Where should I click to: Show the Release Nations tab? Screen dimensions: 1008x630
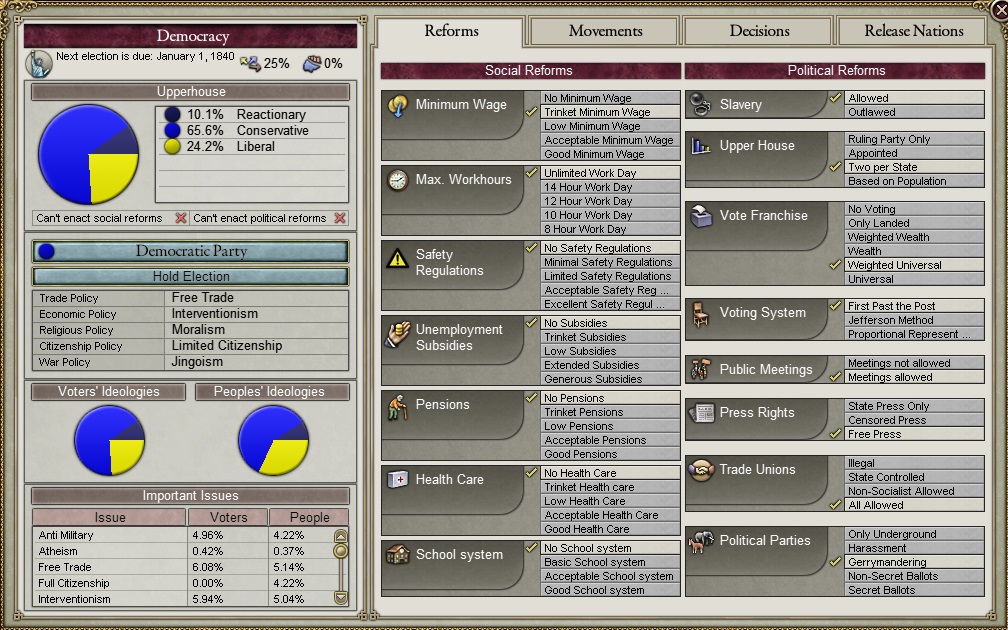pos(914,31)
